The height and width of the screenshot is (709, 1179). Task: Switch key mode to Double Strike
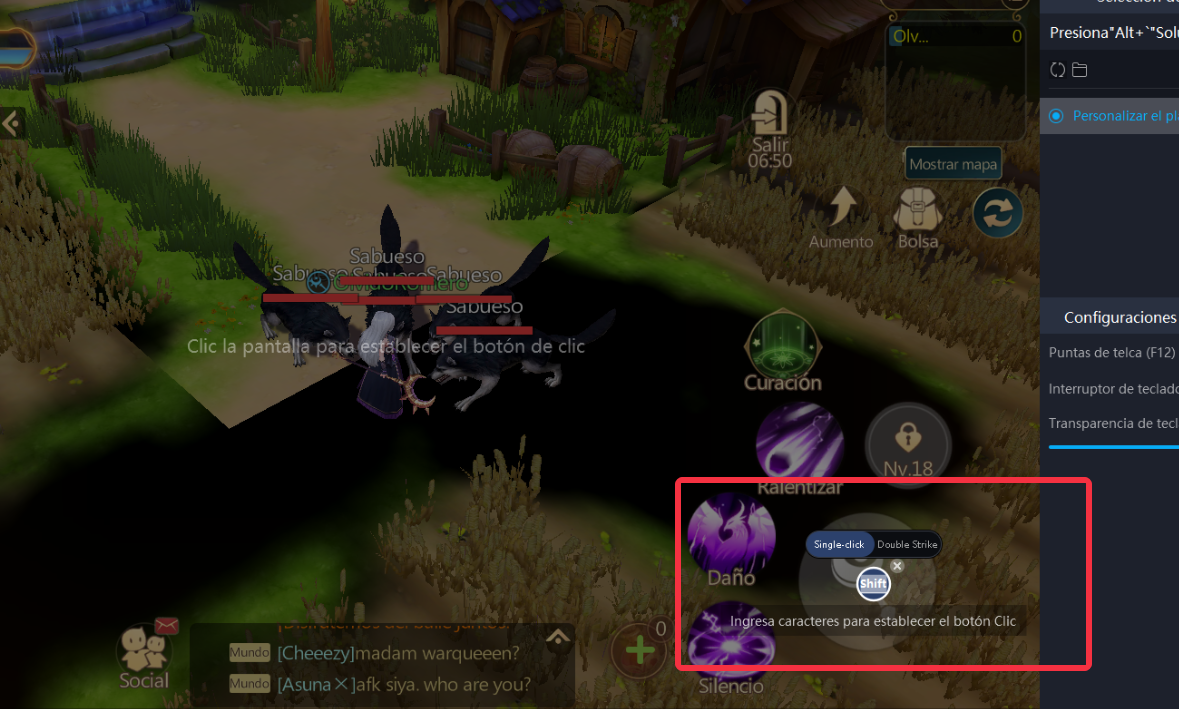907,544
